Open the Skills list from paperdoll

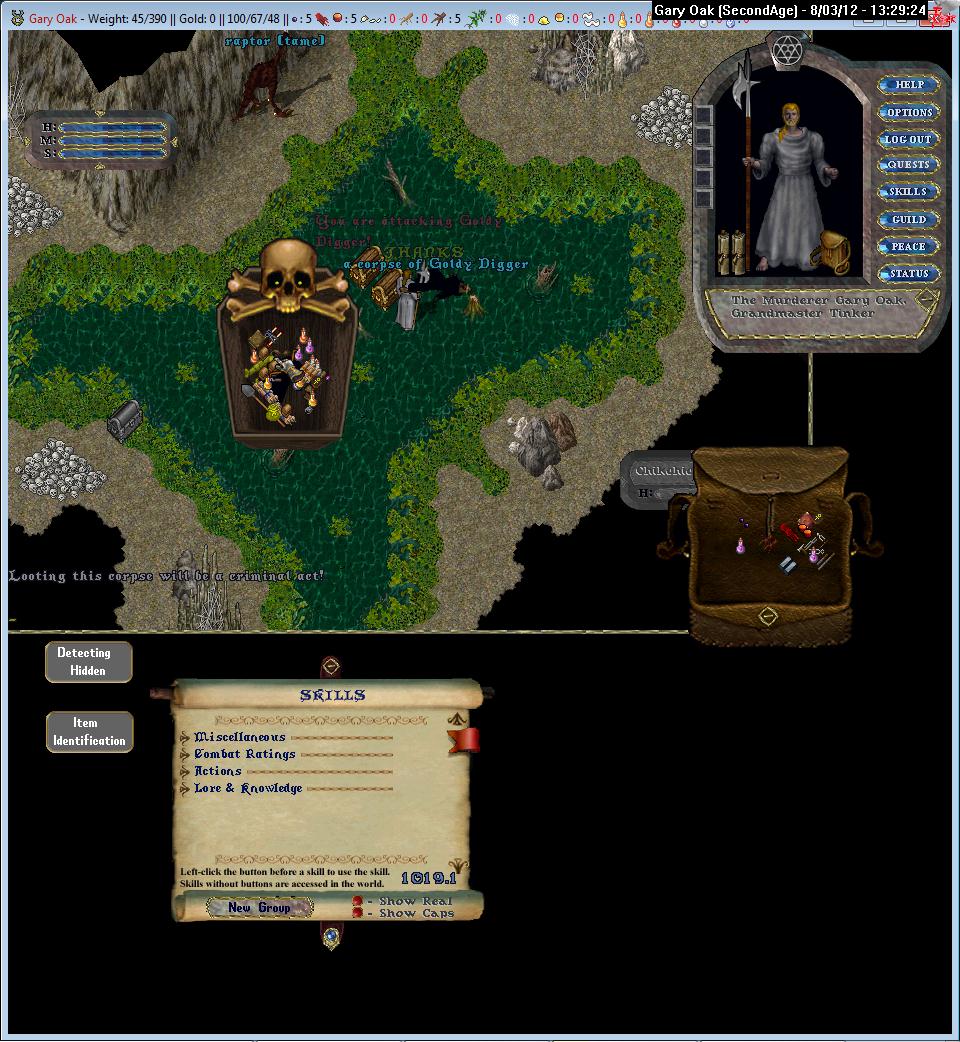[x=909, y=192]
